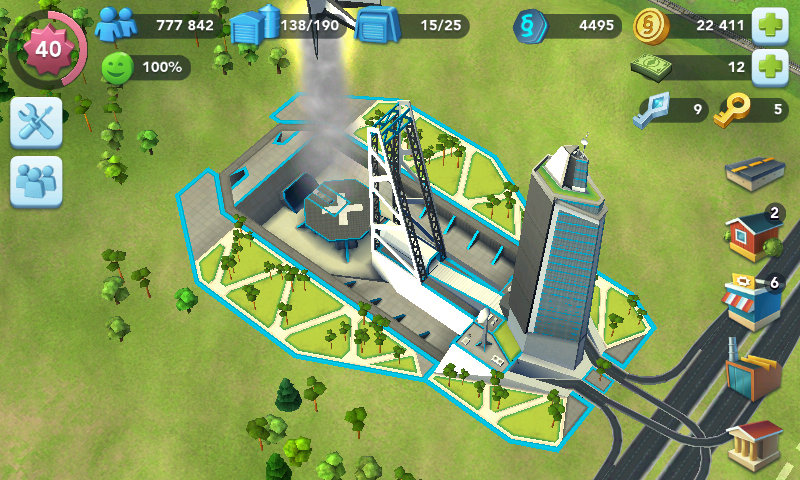
Task: Tap the golden key counter
Action: 752,110
